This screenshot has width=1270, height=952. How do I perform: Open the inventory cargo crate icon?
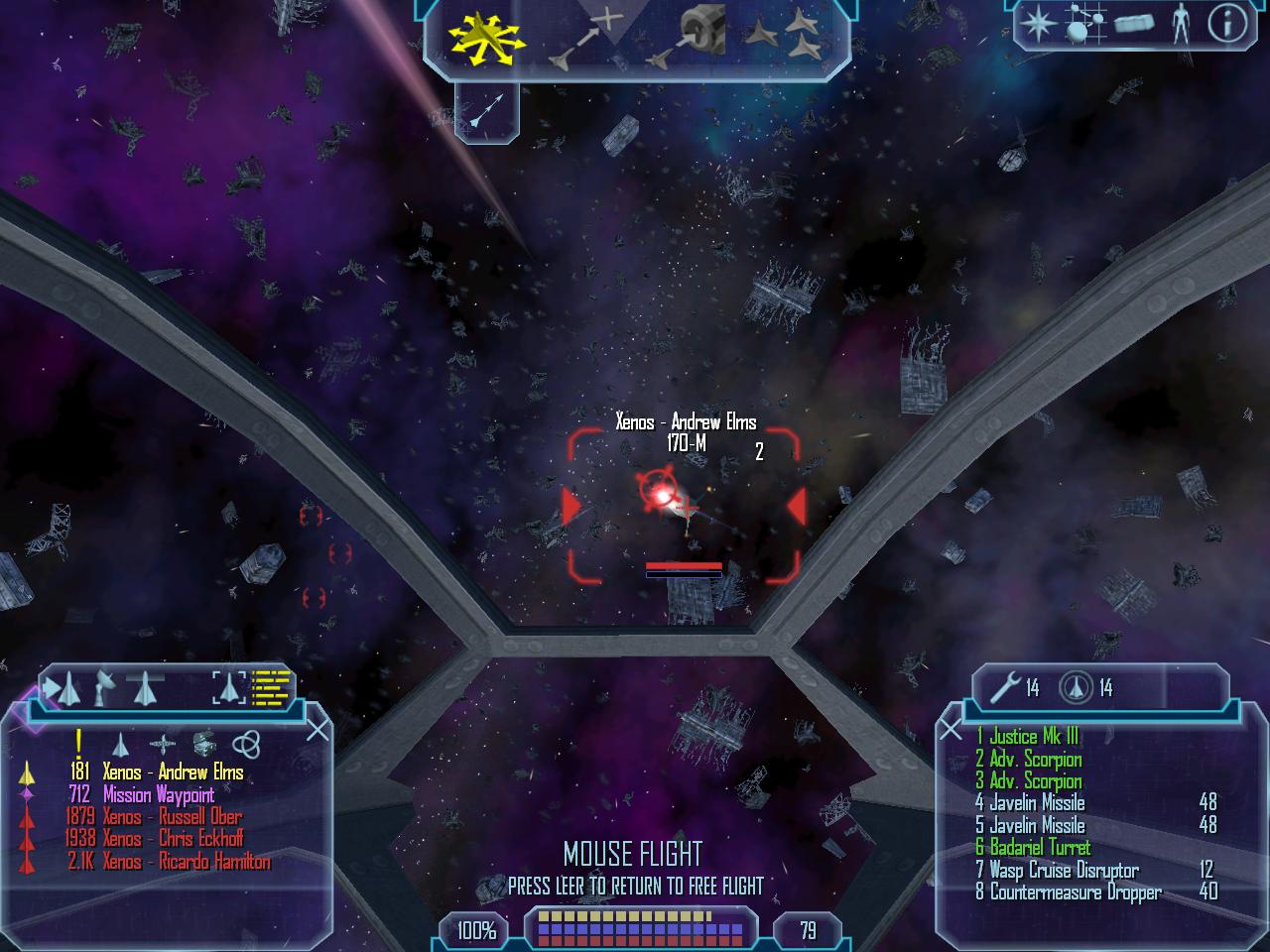point(1133,24)
